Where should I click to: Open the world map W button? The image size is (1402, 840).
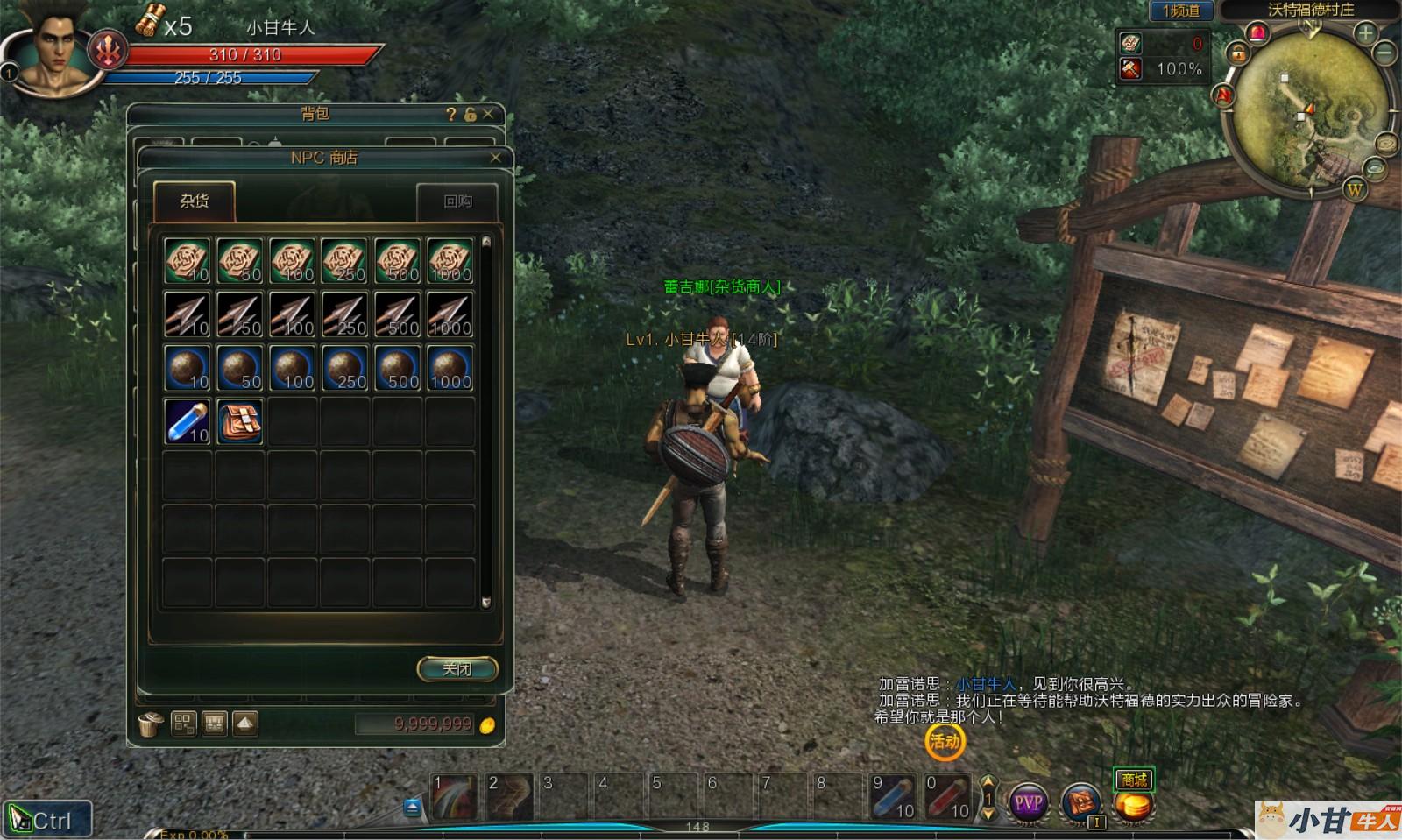coord(1355,189)
